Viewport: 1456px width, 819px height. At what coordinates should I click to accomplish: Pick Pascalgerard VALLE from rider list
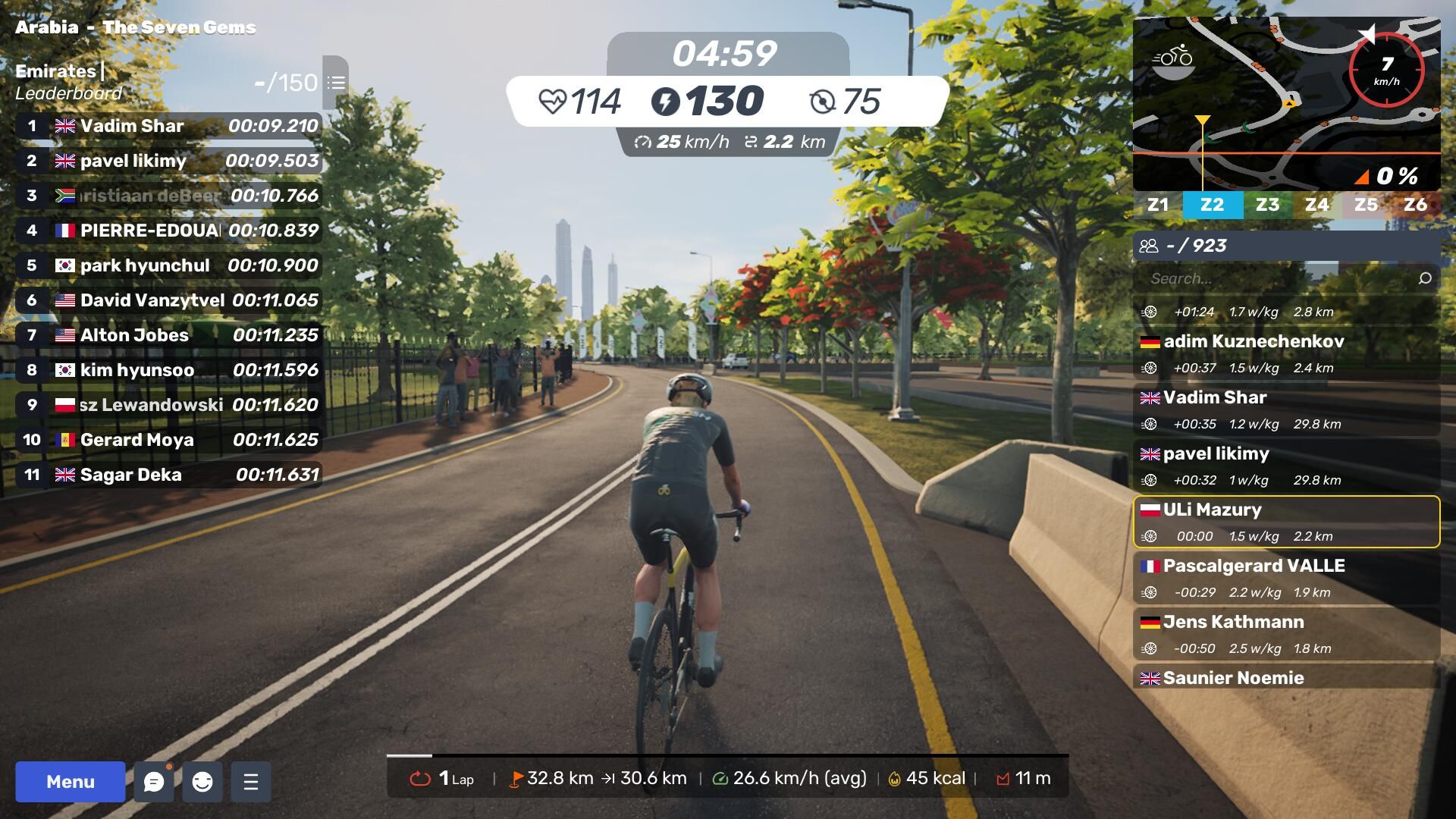tap(1286, 578)
